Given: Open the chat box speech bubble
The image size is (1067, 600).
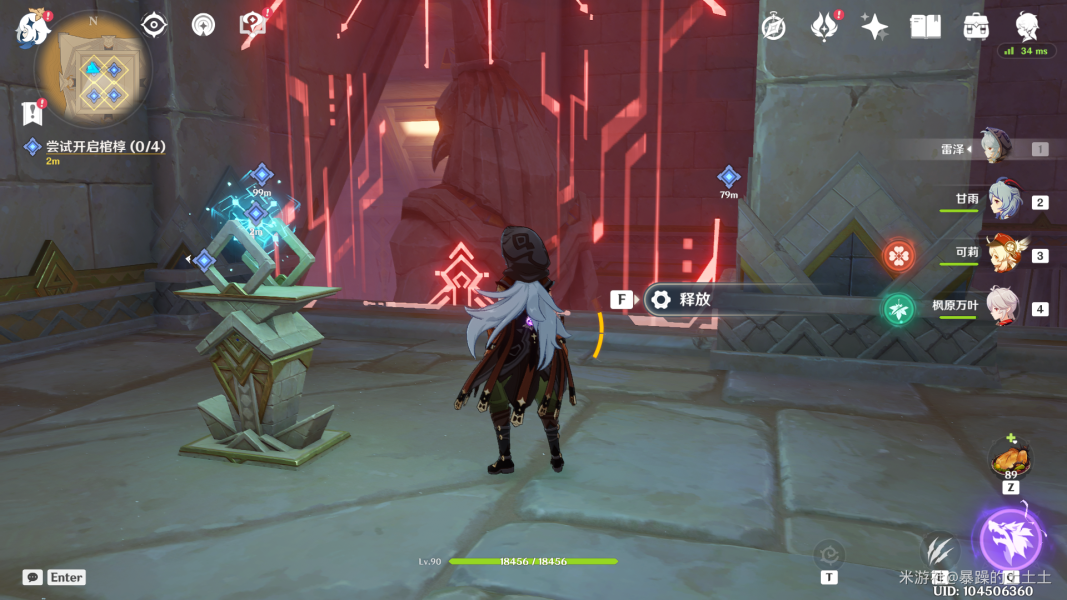Looking at the screenshot, I should coord(33,577).
